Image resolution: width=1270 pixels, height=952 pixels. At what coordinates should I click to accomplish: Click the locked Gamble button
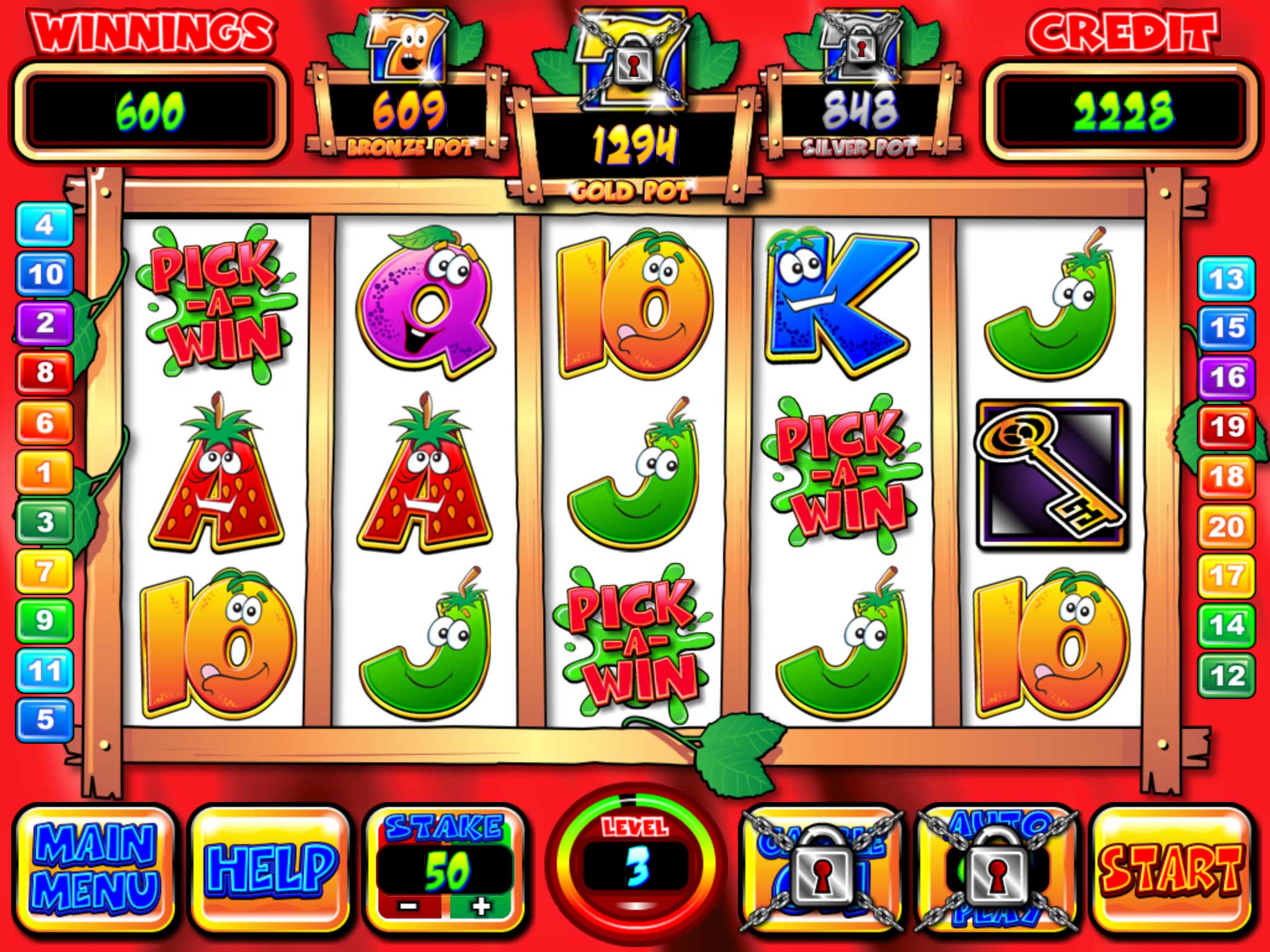pos(821,869)
